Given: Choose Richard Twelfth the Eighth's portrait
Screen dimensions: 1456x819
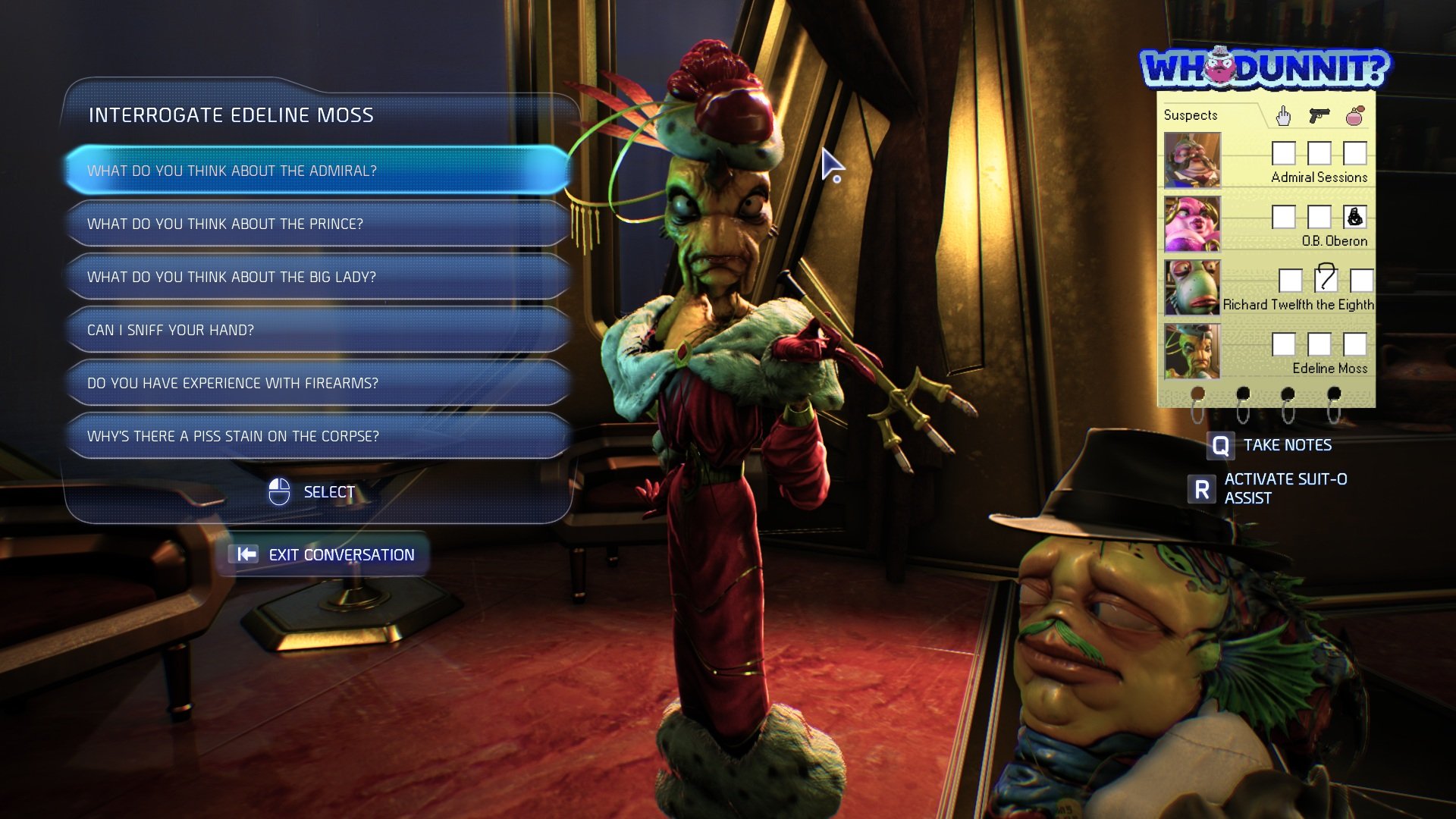Looking at the screenshot, I should pyautogui.click(x=1192, y=287).
